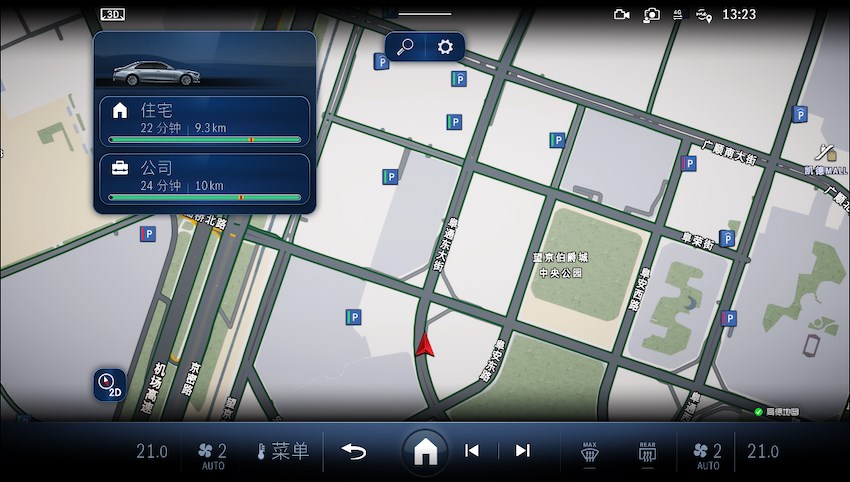Open the right fan speed AUTO control
This screenshot has width=850, height=482.
click(708, 454)
